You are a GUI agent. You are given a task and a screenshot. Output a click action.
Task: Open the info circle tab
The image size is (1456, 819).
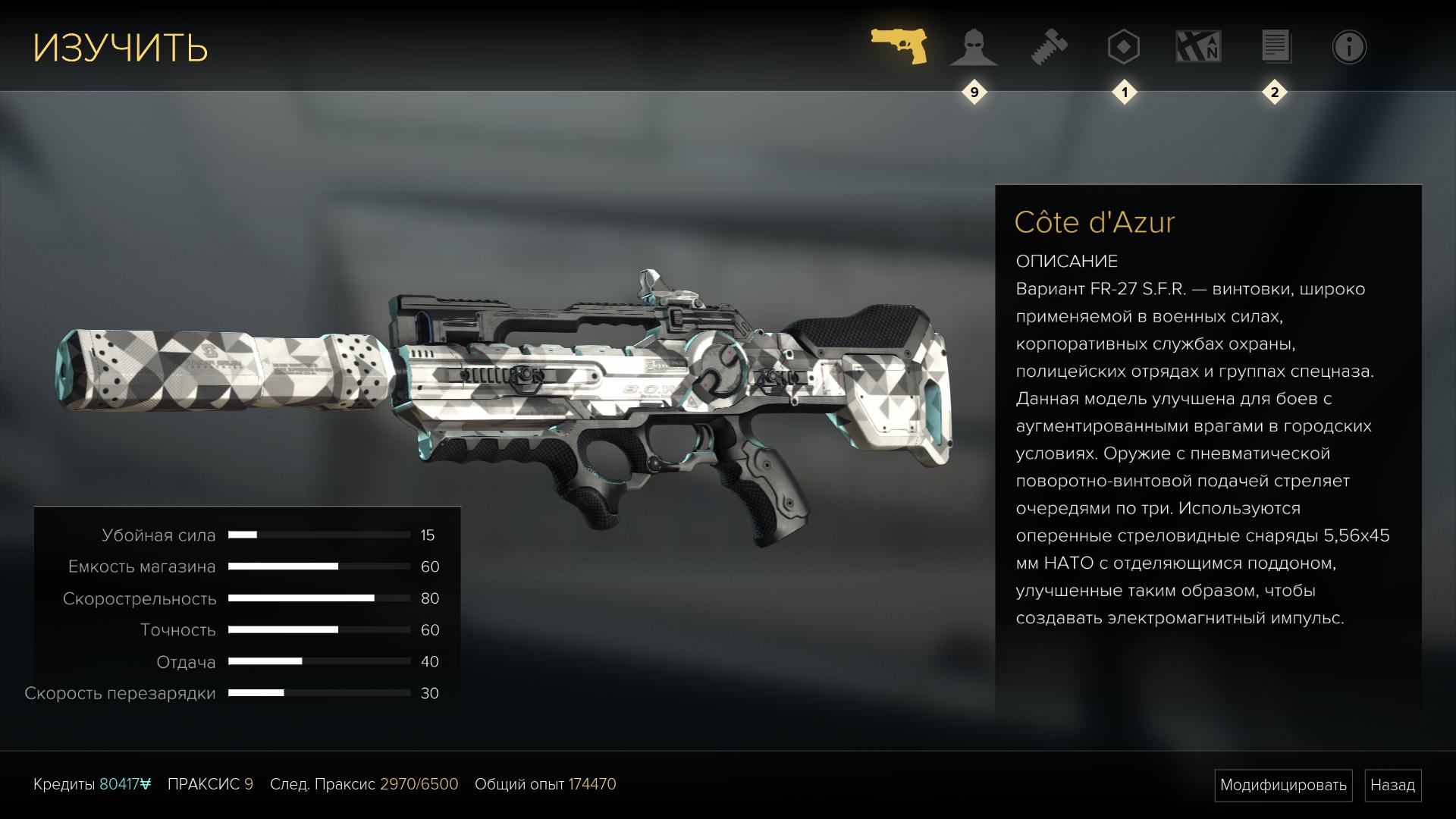click(1349, 47)
